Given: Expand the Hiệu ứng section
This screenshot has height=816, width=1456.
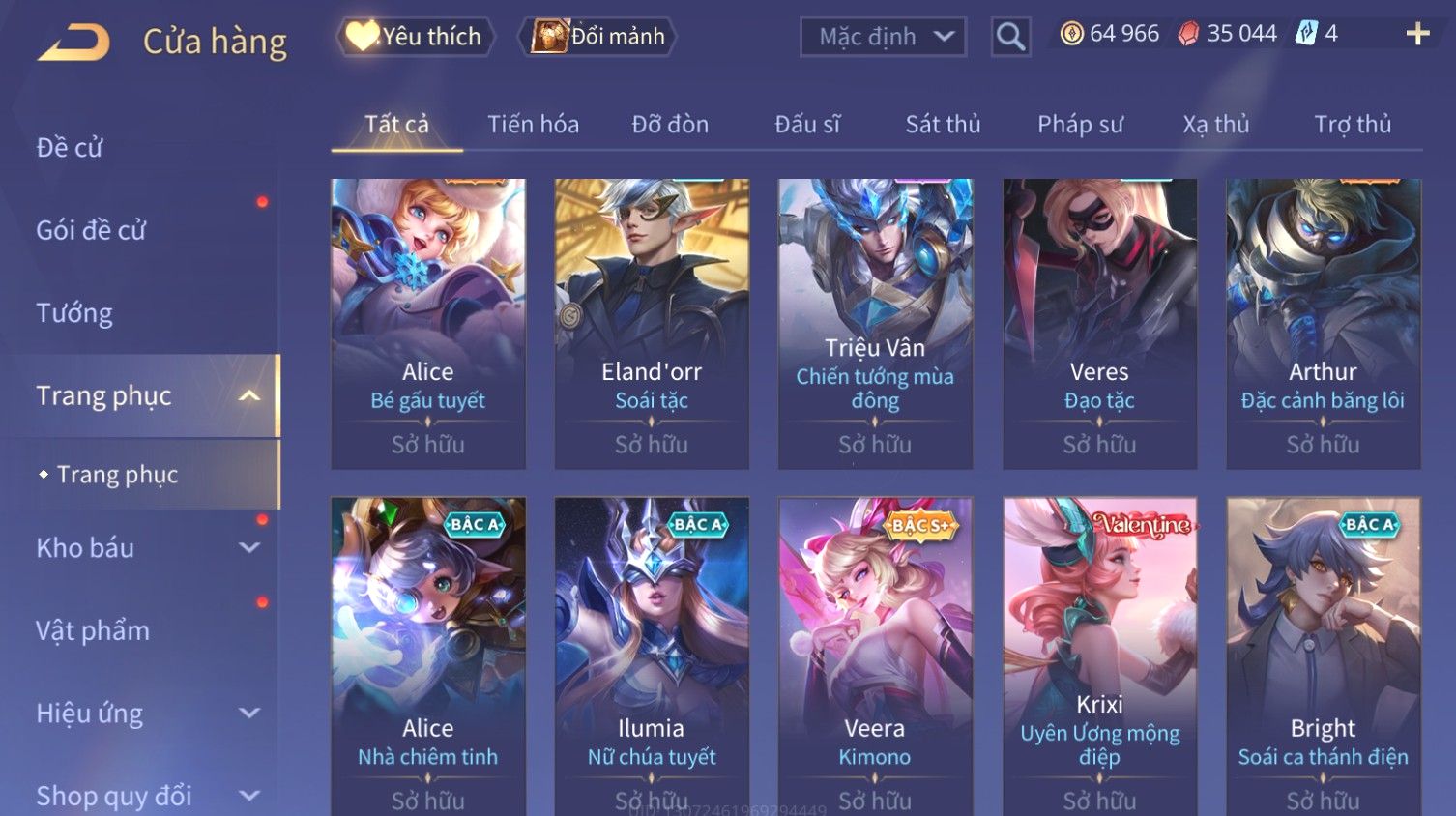Looking at the screenshot, I should (x=145, y=714).
